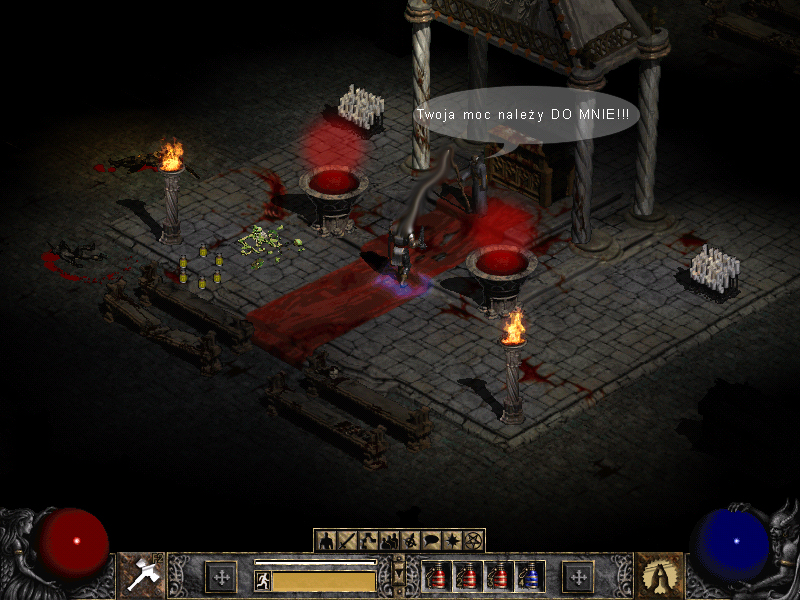
Task: Show the skill tree panel
Action: click(x=368, y=541)
